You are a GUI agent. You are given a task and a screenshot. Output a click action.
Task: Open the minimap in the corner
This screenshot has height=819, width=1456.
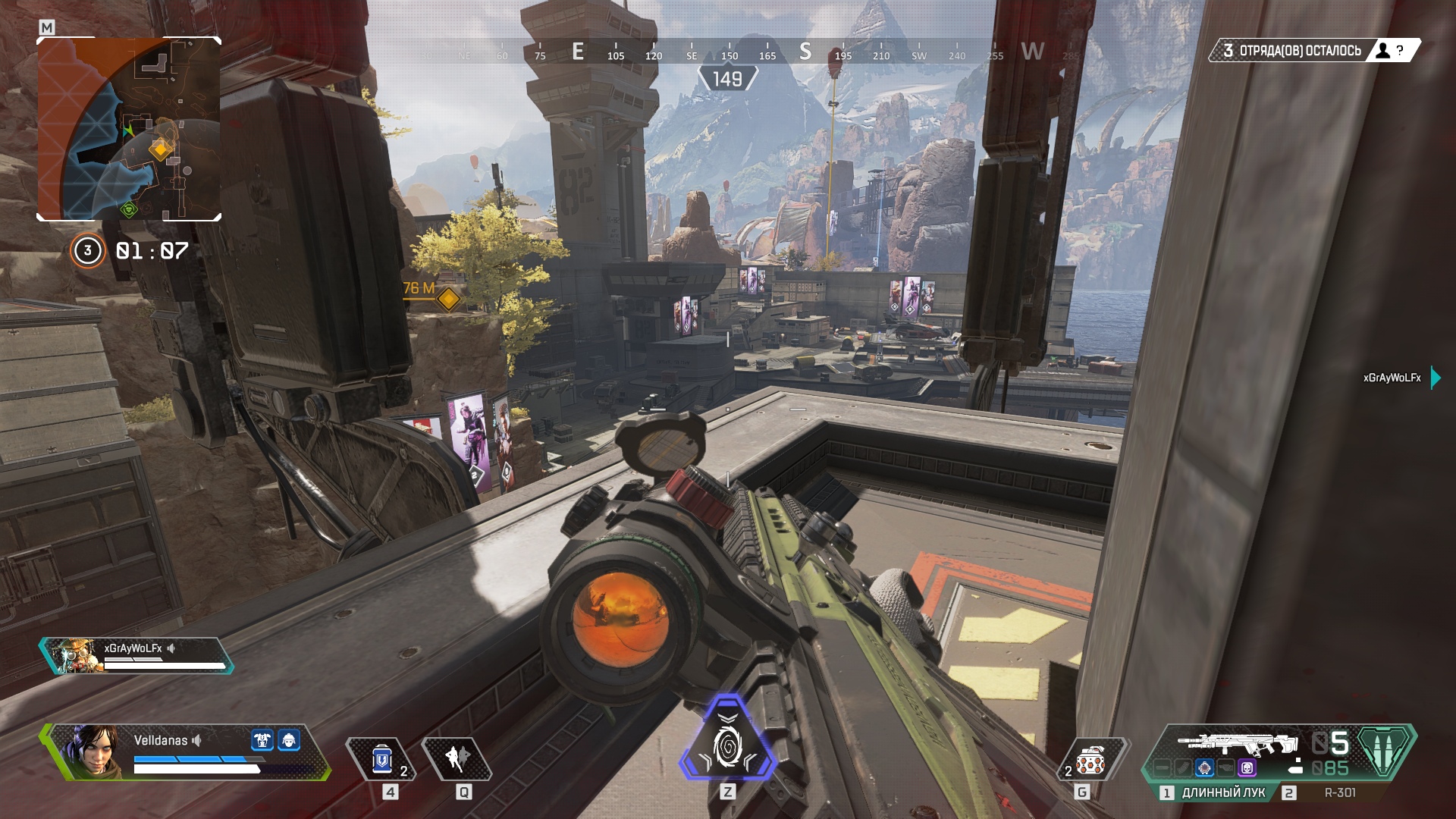click(x=129, y=129)
